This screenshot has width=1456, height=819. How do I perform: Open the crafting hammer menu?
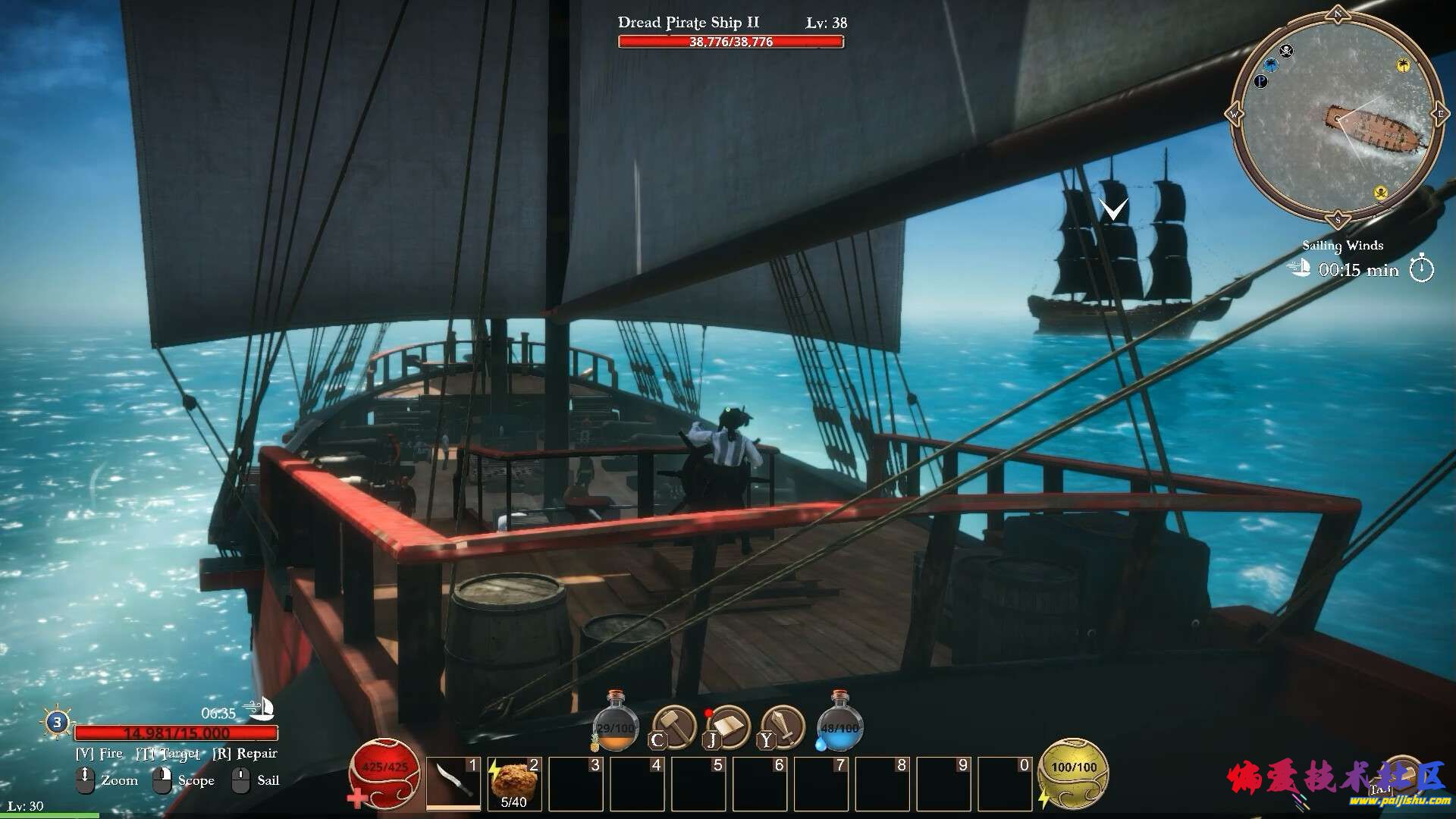[673, 726]
